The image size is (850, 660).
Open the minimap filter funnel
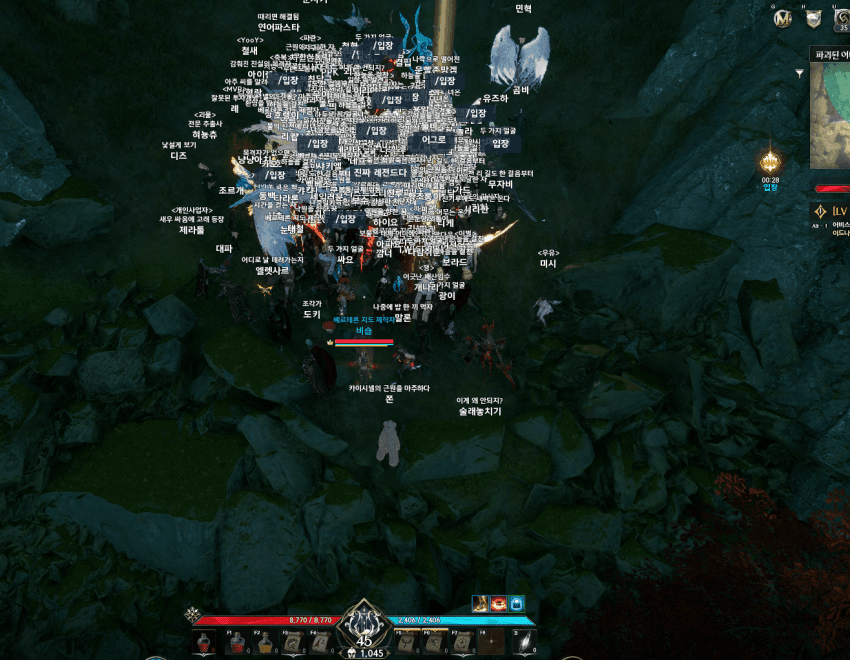(799, 73)
